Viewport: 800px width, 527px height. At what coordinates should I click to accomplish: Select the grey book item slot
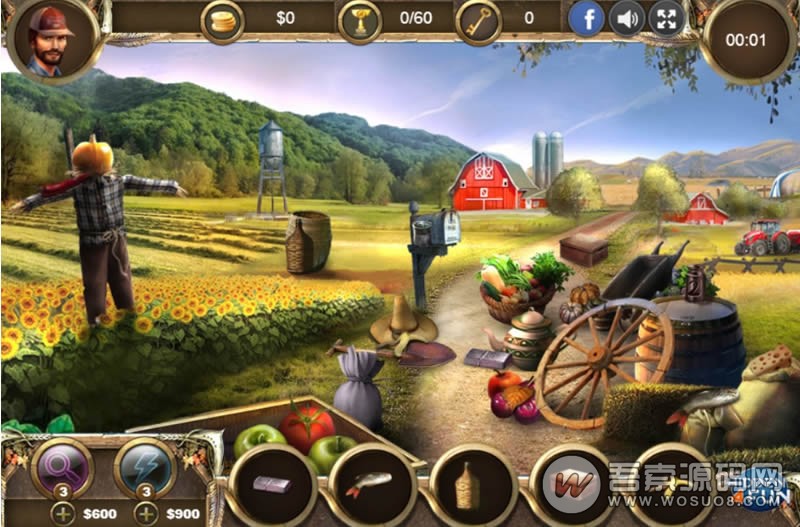pos(272,484)
